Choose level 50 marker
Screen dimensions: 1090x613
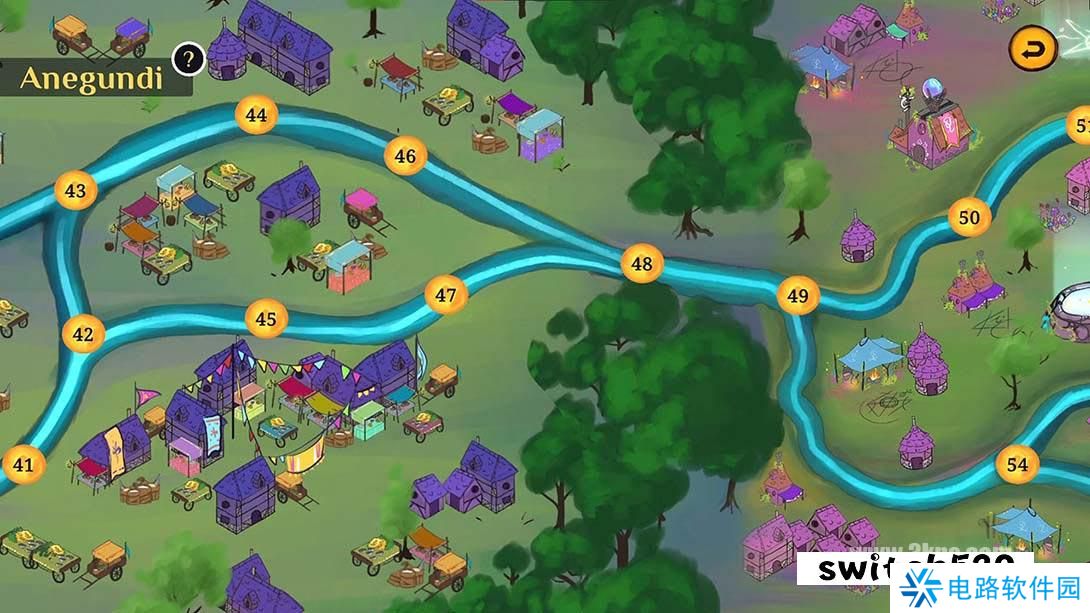(x=969, y=217)
